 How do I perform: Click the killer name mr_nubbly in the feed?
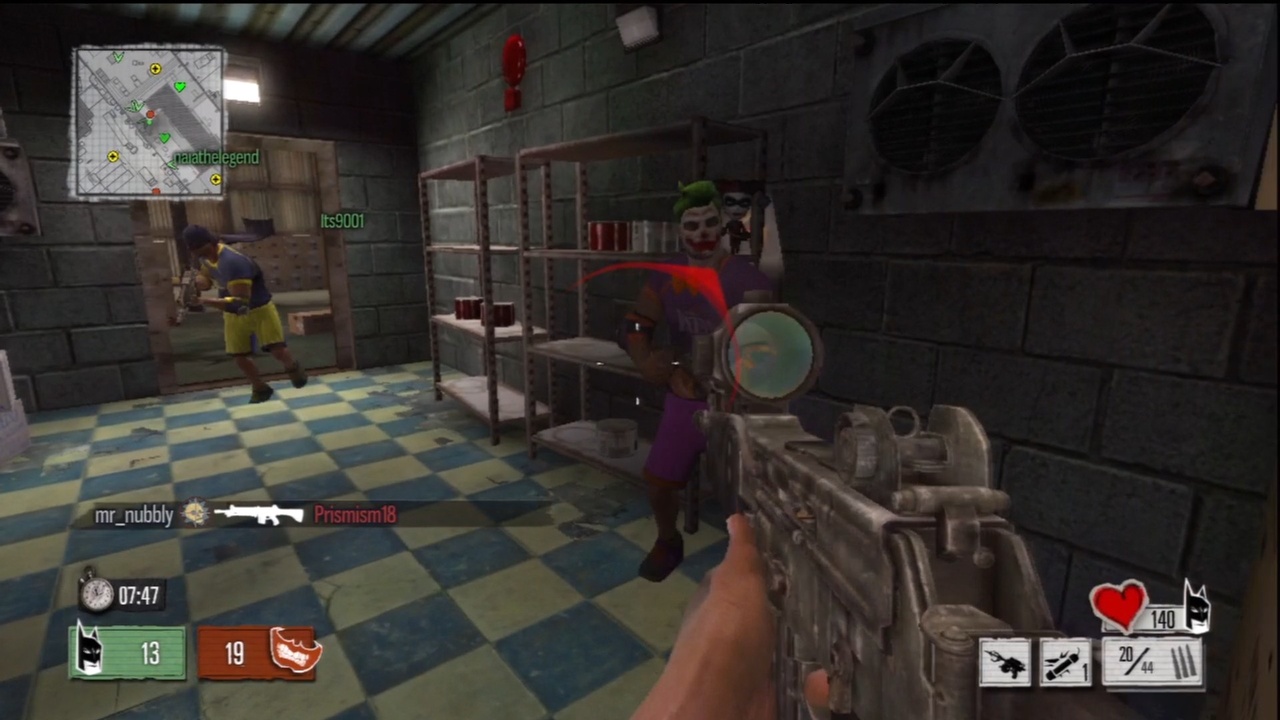point(133,515)
